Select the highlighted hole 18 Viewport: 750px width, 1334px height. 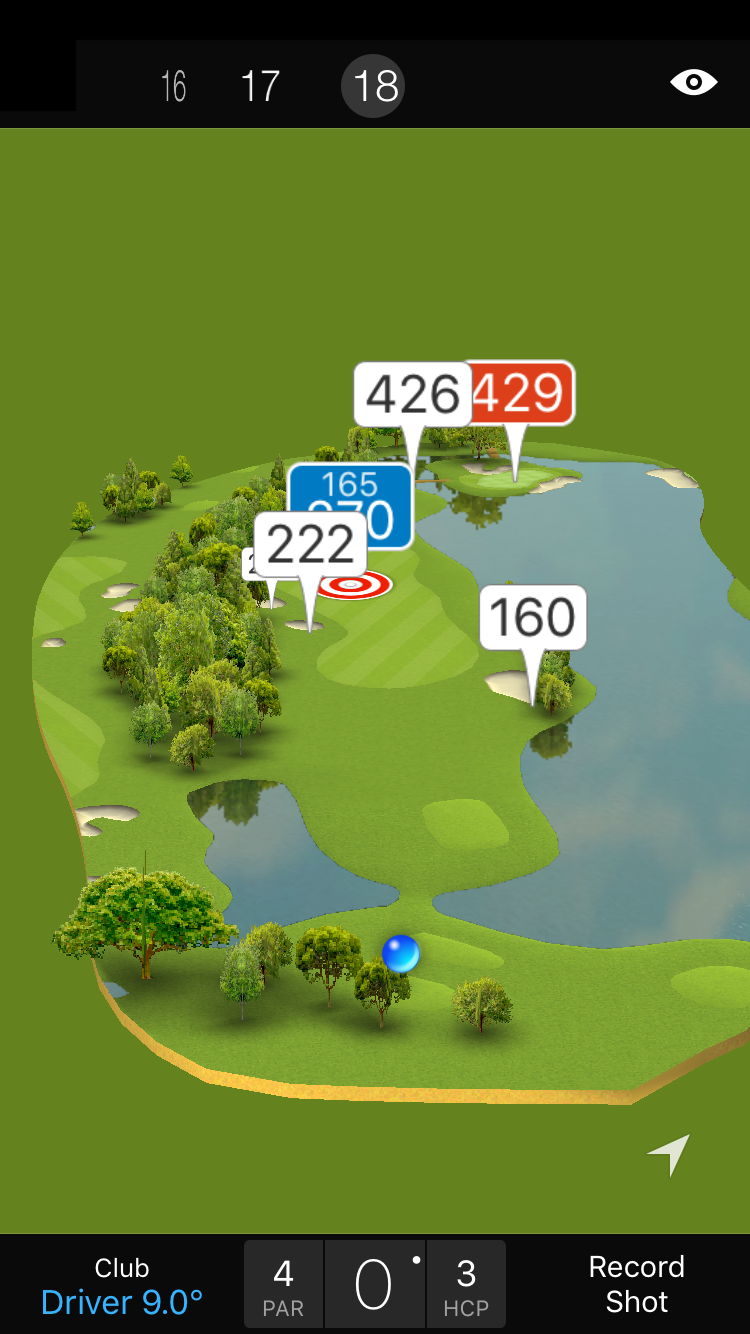(x=376, y=87)
